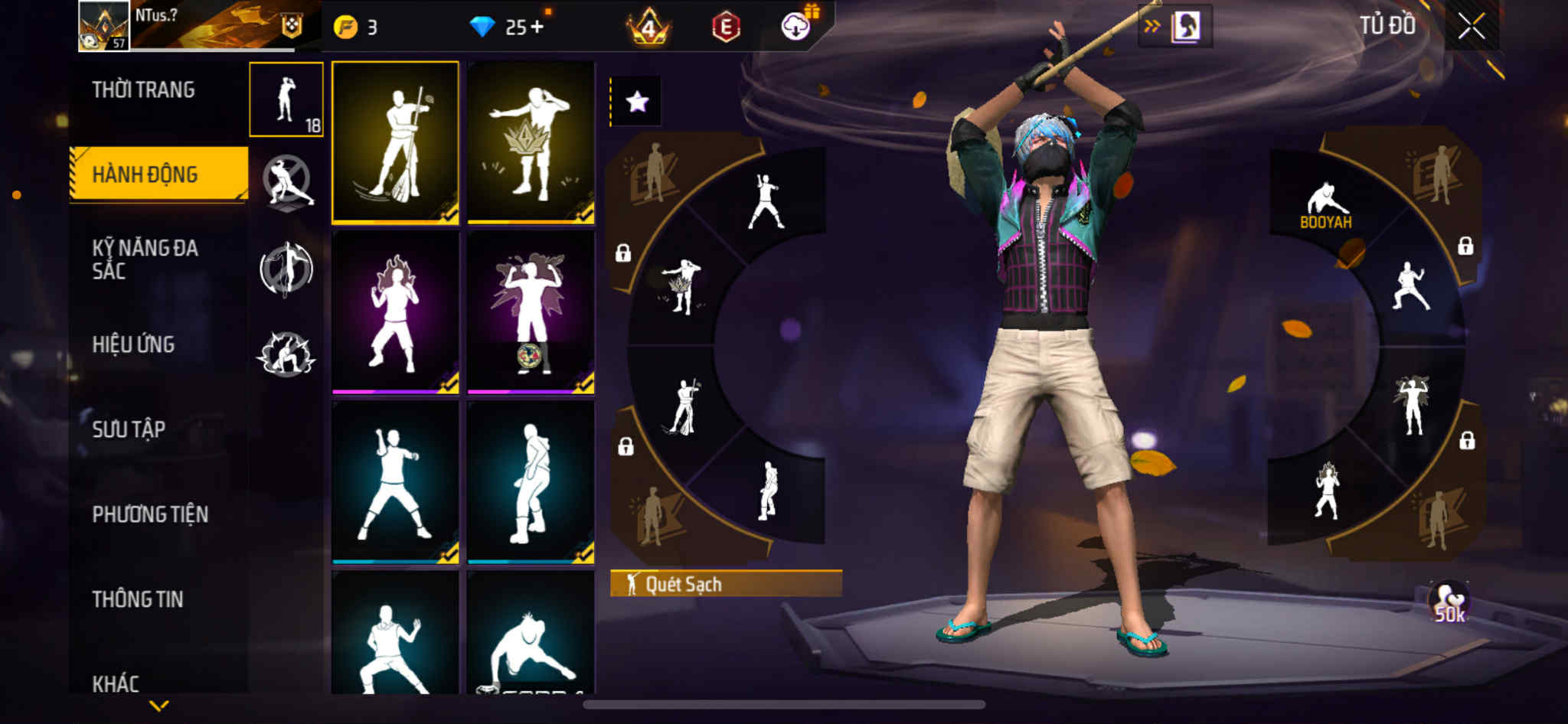1568x724 pixels.
Task: Select the purple club badge emote
Action: (x=531, y=312)
